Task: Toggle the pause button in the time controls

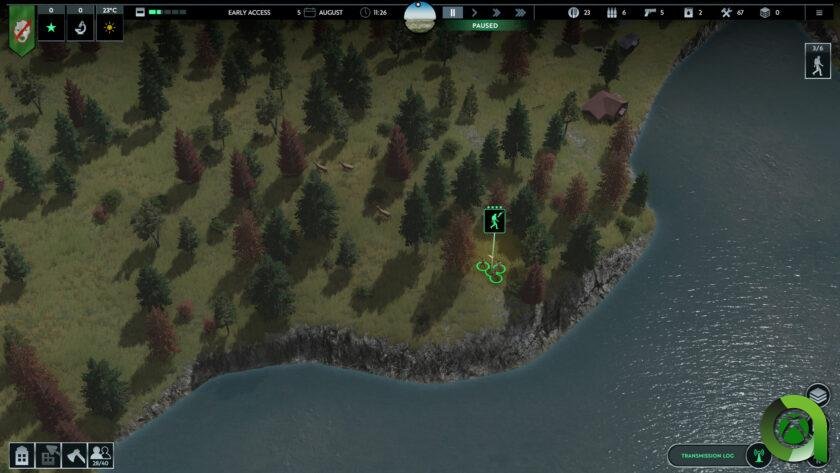Action: (x=453, y=13)
